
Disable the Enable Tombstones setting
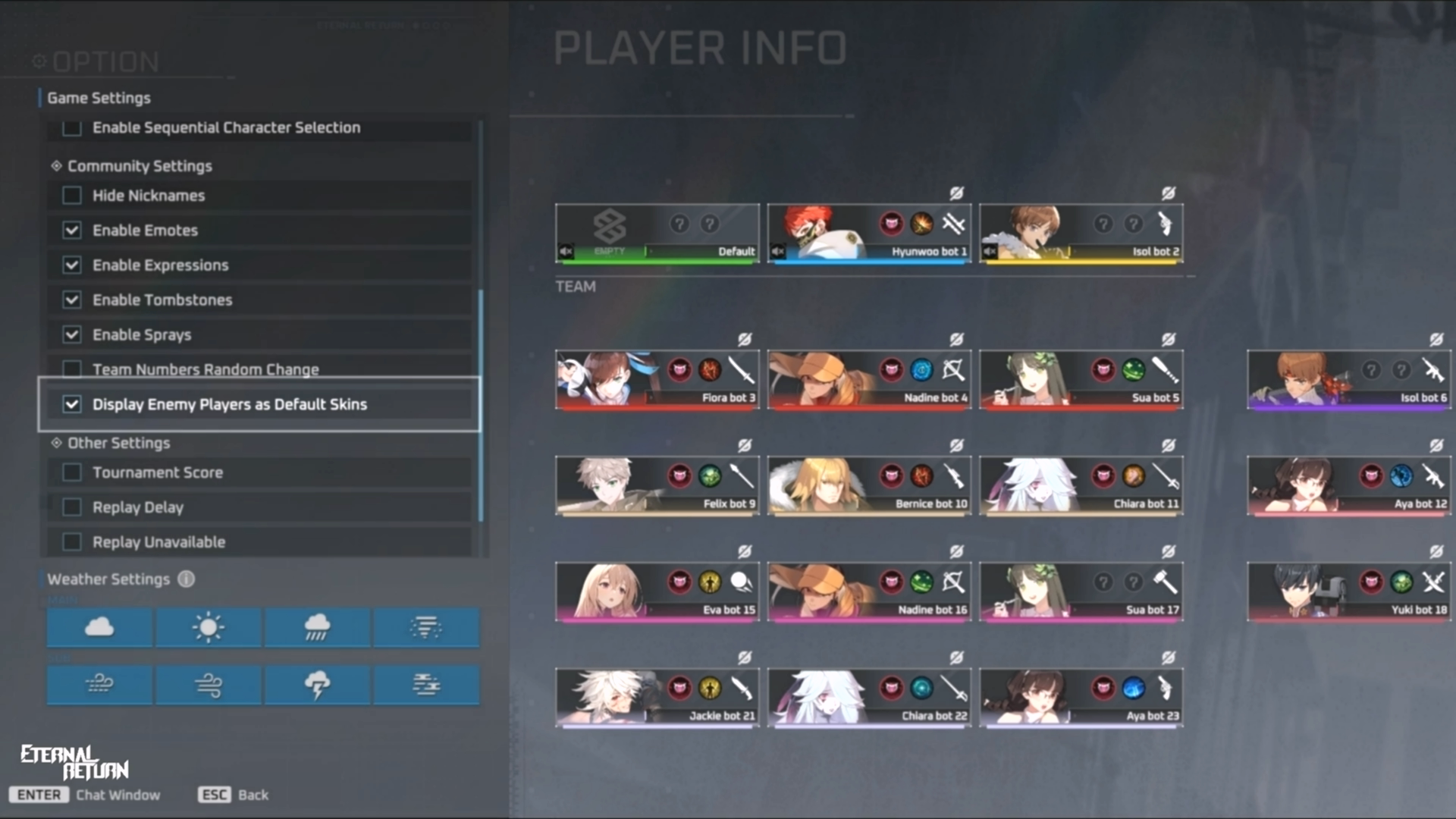click(72, 300)
